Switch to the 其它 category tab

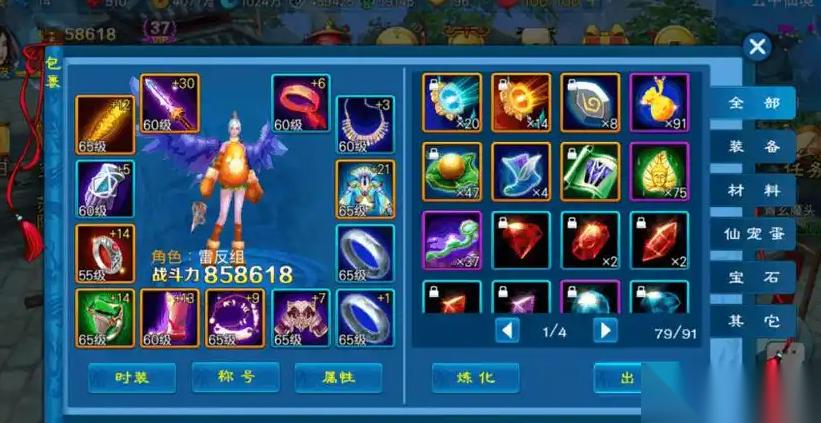(x=761, y=322)
